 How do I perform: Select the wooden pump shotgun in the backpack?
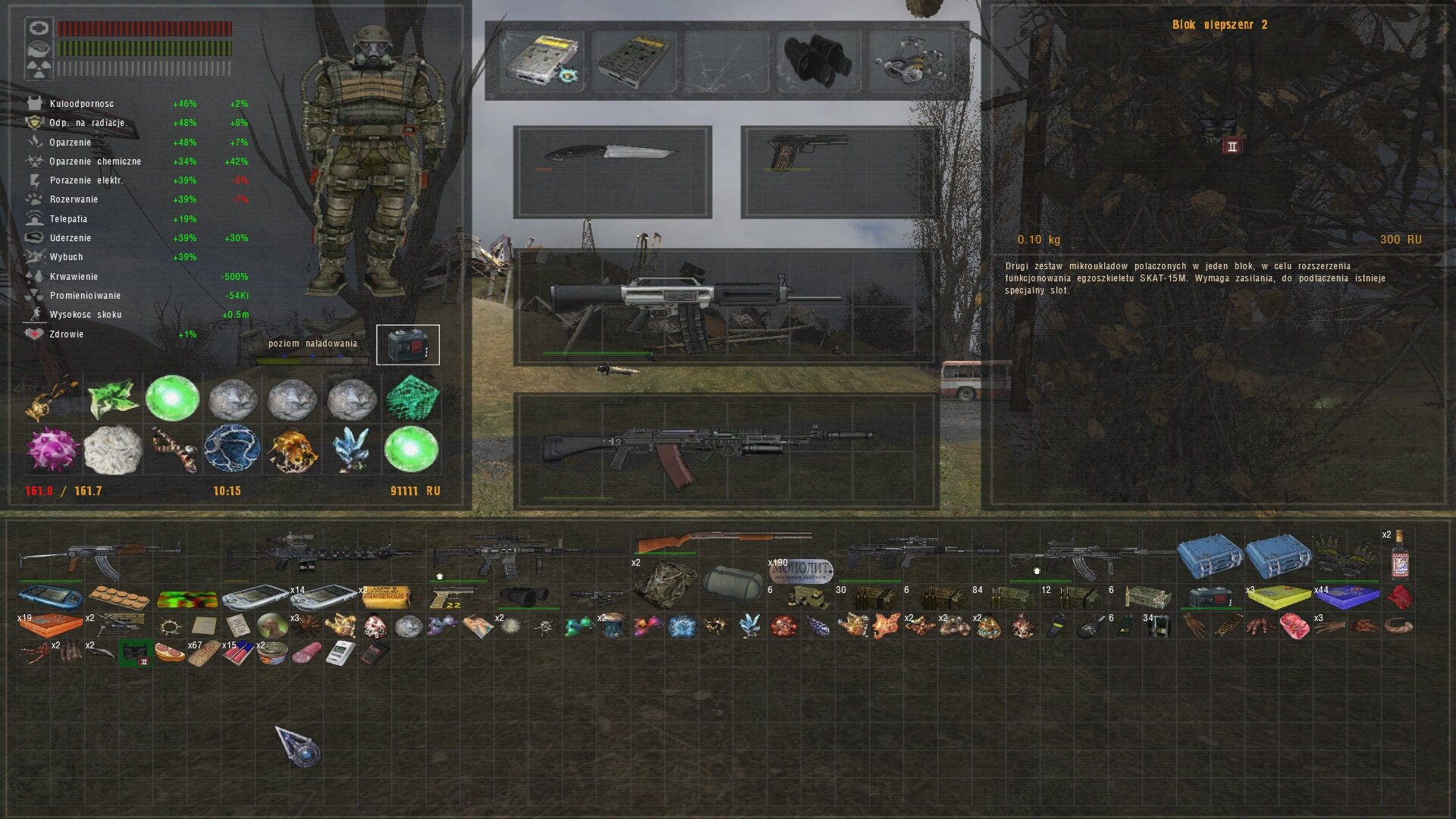pyautogui.click(x=720, y=541)
